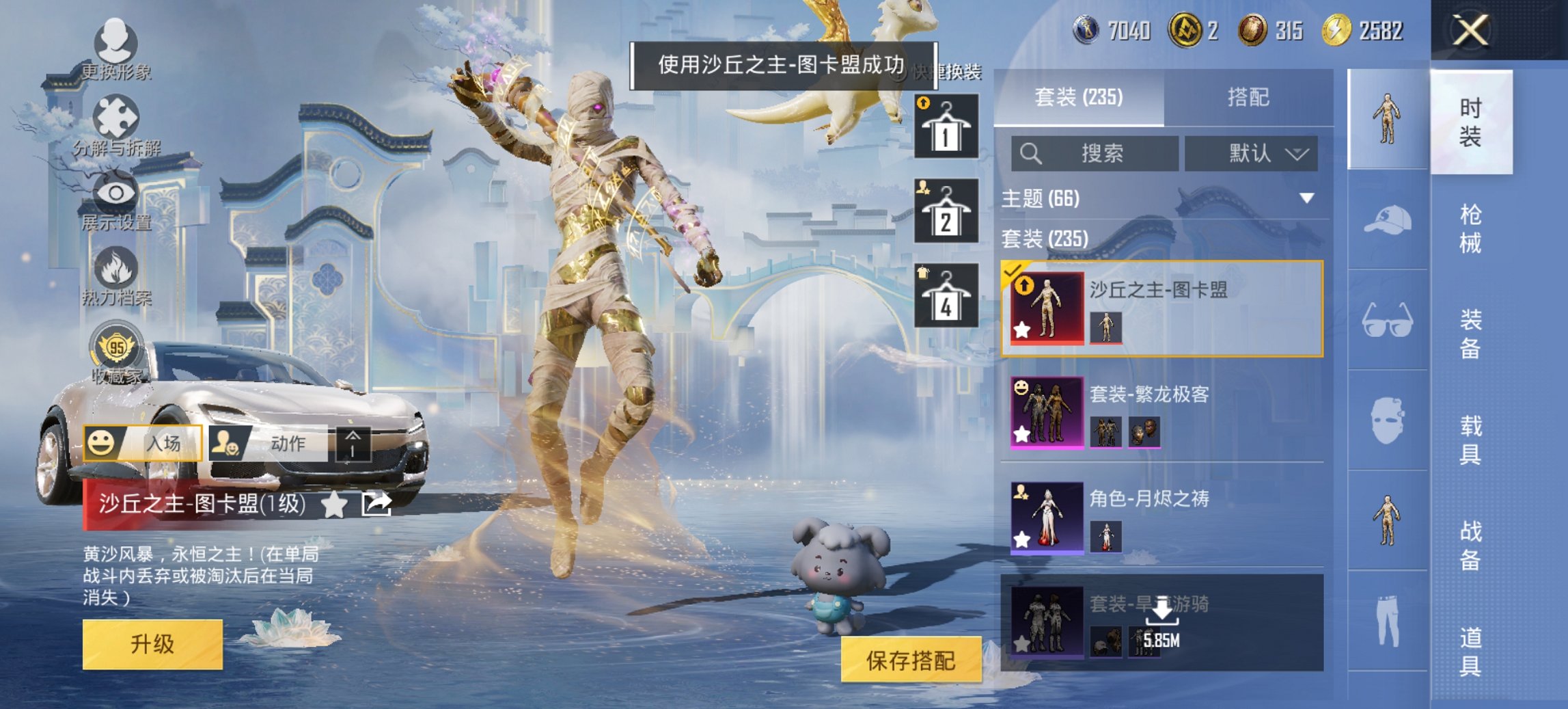This screenshot has width=1568, height=709.
Task: Open the 默认 sorting dropdown
Action: [x=1252, y=153]
